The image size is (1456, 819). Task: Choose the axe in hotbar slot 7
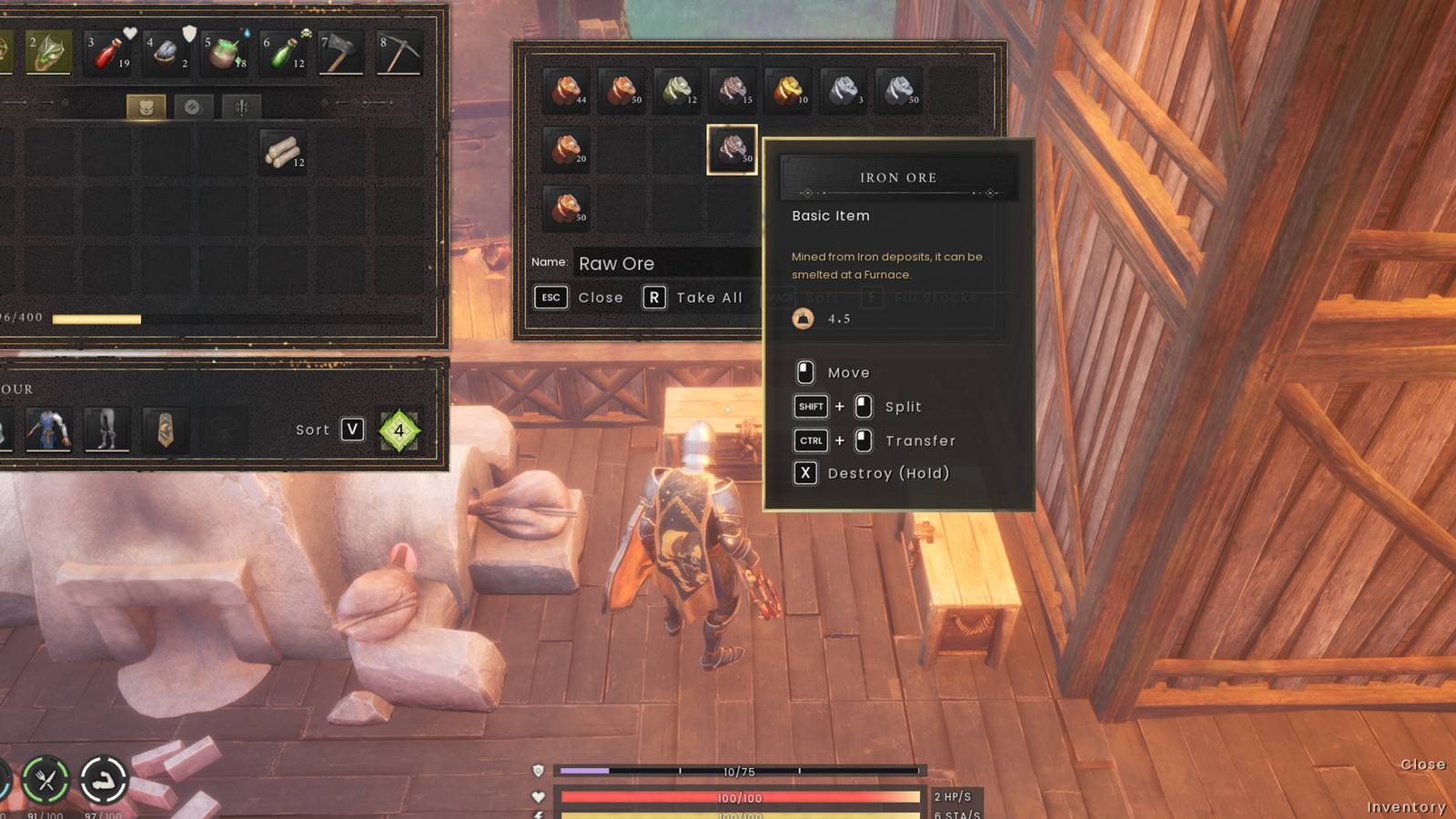(340, 52)
